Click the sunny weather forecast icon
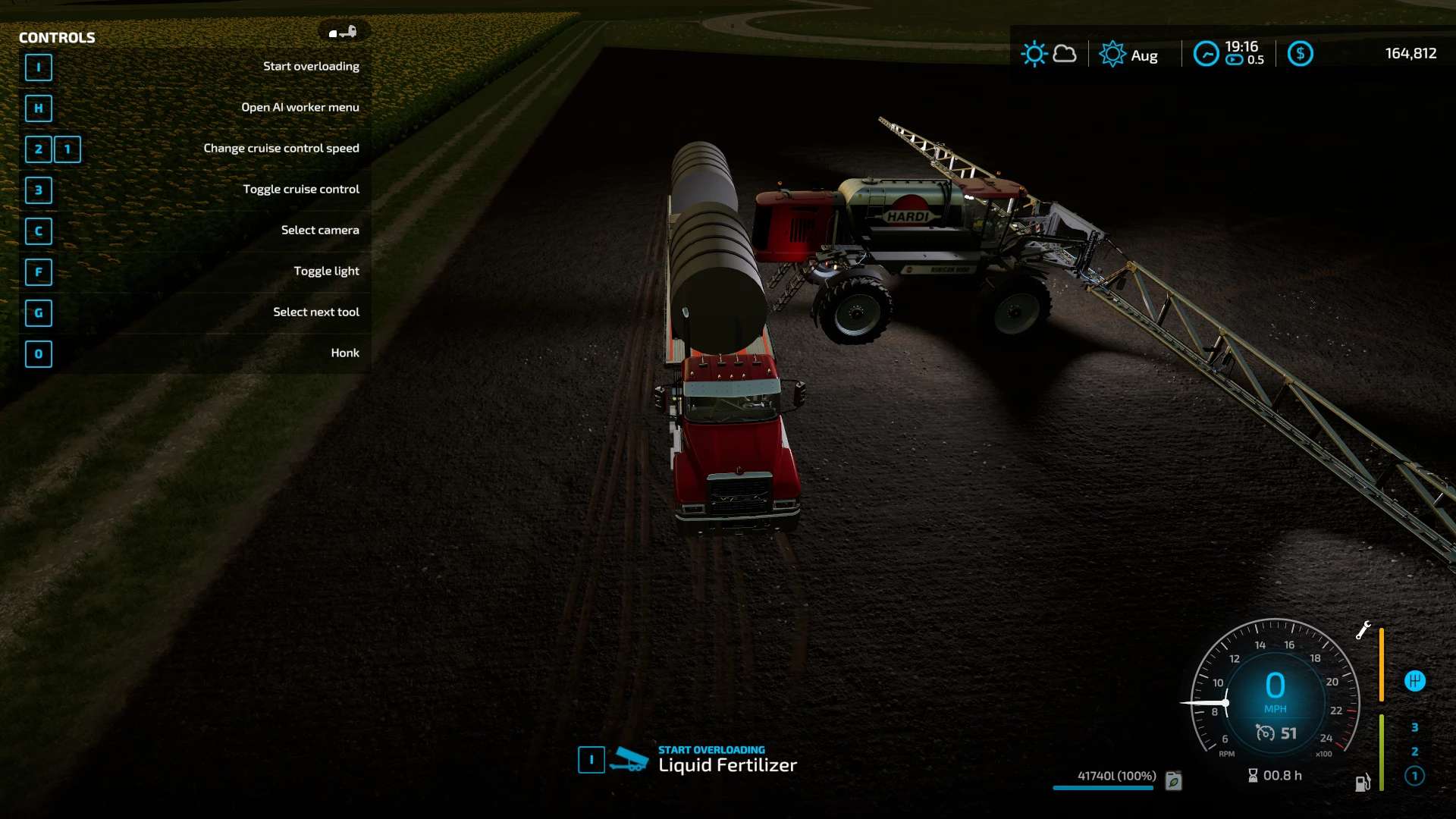 tap(1034, 54)
